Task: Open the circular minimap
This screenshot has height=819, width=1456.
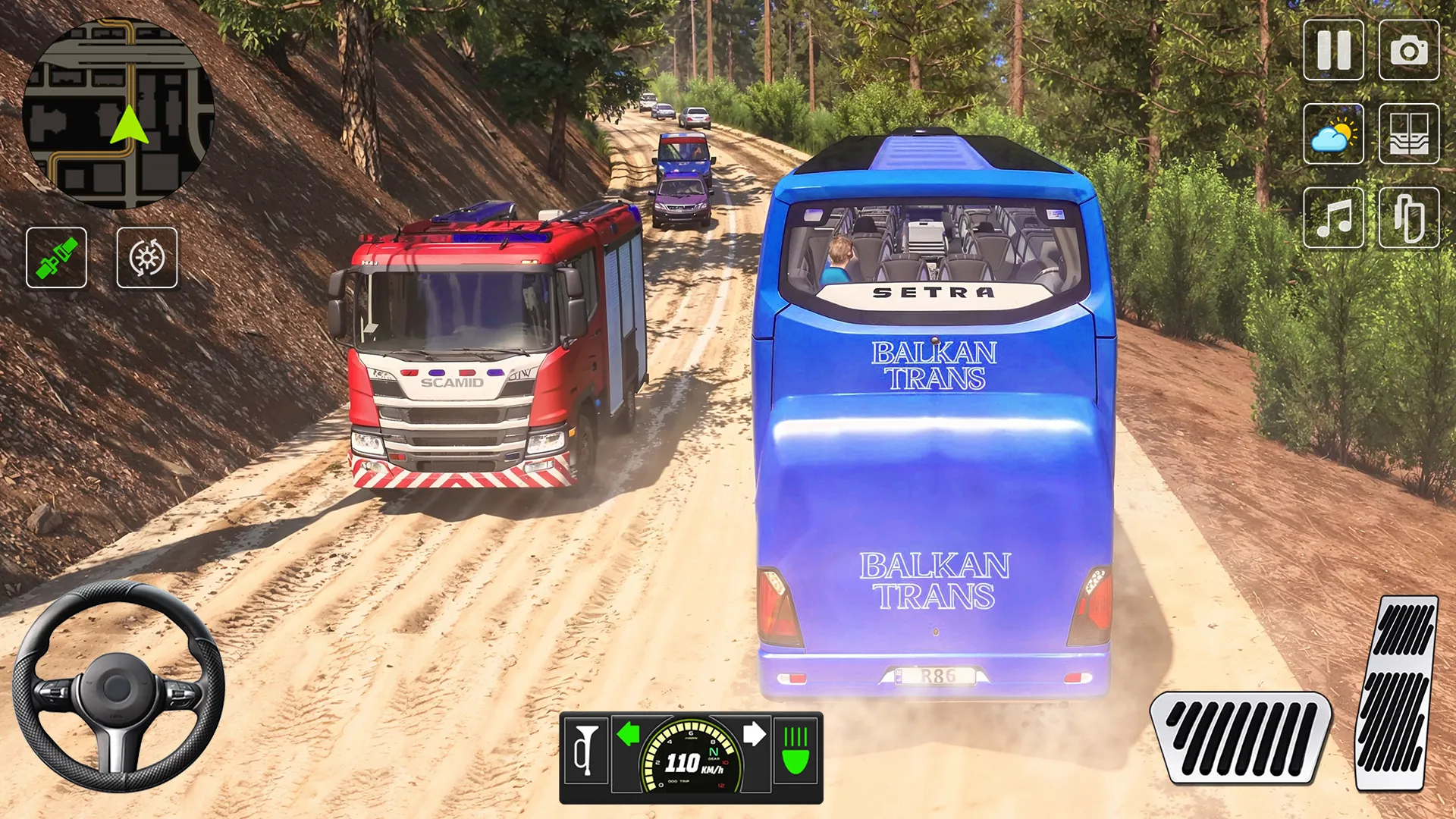Action: click(x=118, y=114)
